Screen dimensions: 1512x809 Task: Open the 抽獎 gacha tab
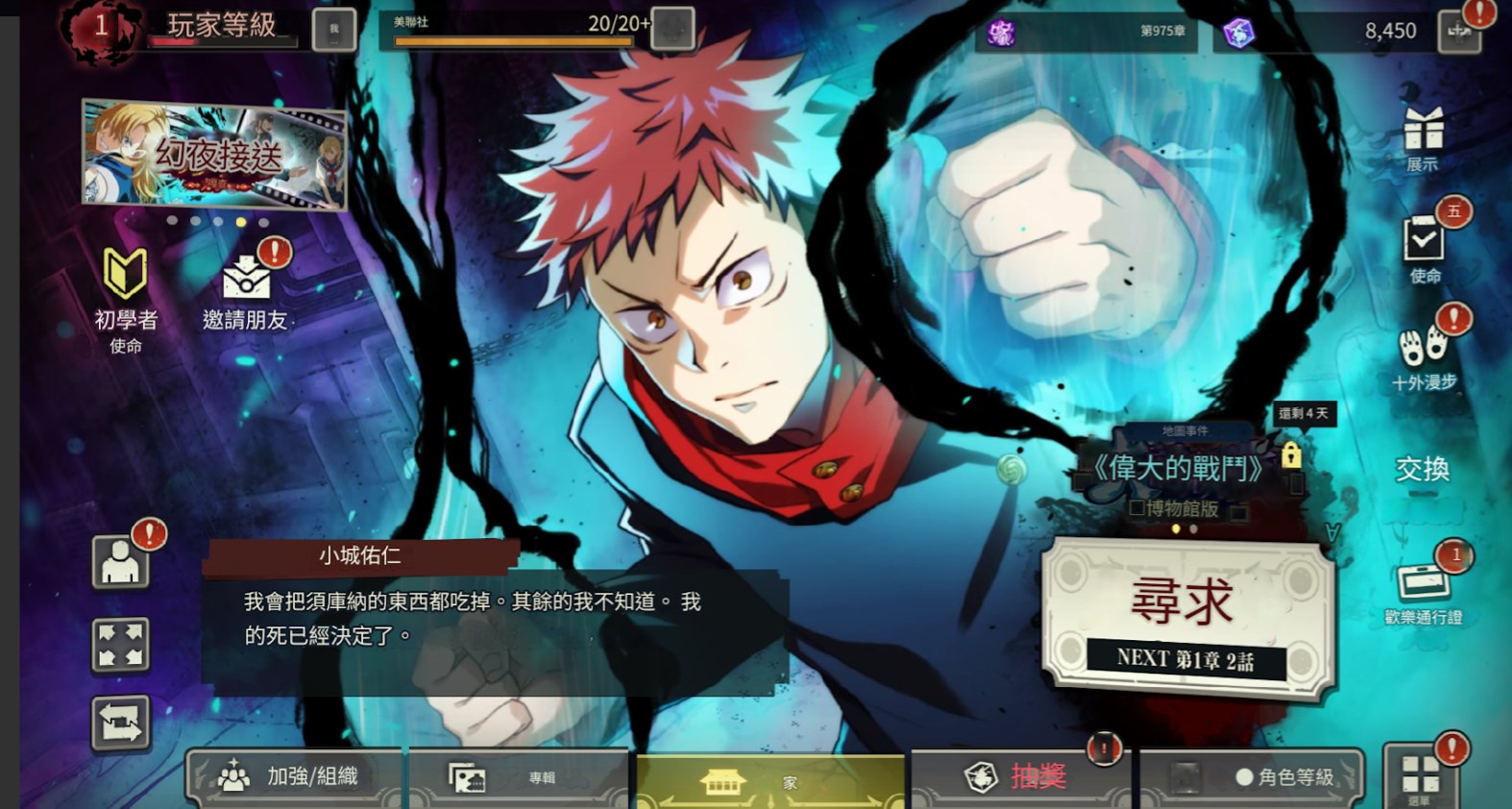(1018, 776)
